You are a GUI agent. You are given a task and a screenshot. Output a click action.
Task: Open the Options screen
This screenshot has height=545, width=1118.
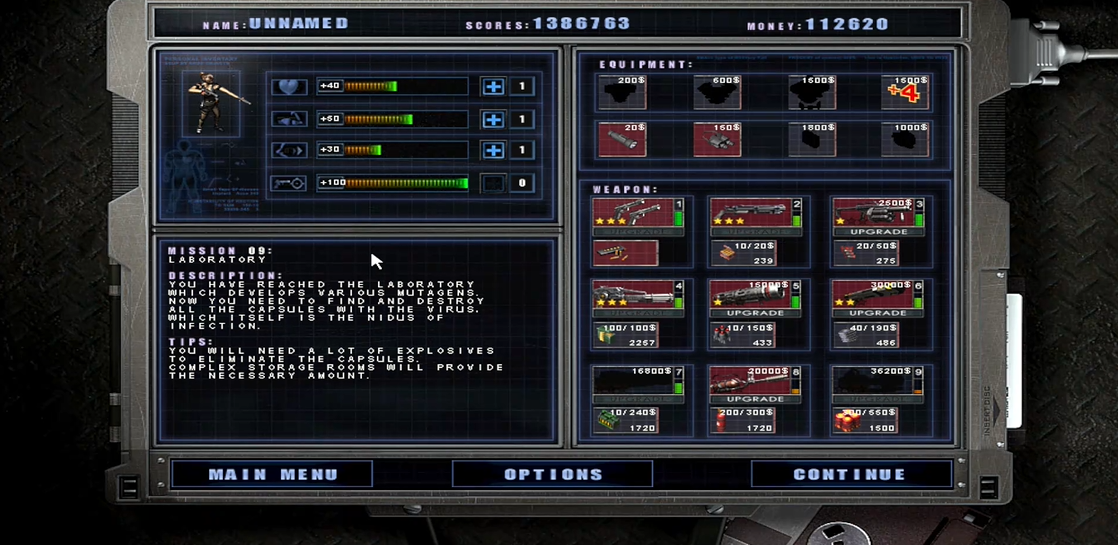(552, 474)
